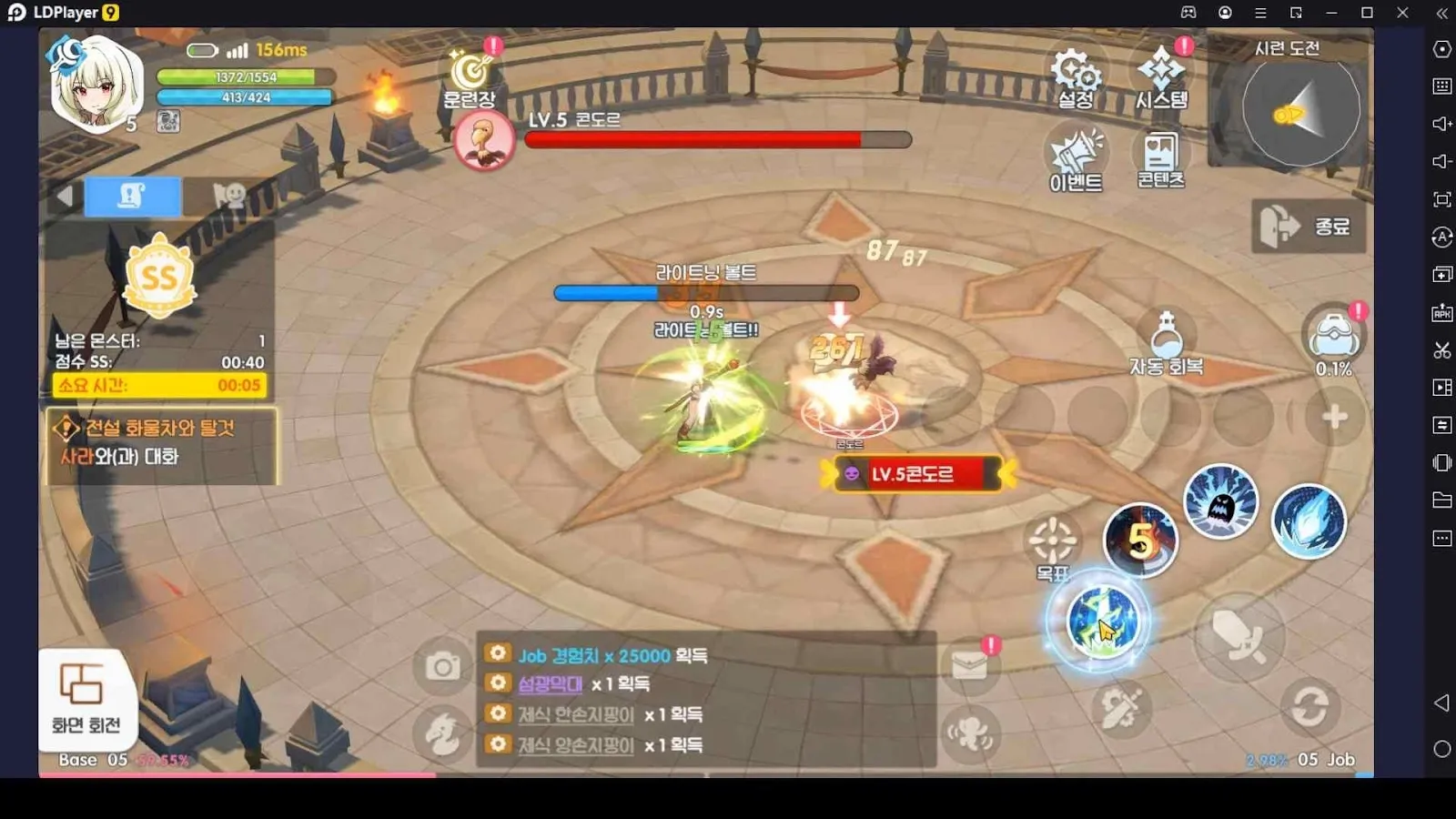This screenshot has width=1456, height=819.
Task: Collapse the quest panel with the left arrow
Action: coord(64,195)
